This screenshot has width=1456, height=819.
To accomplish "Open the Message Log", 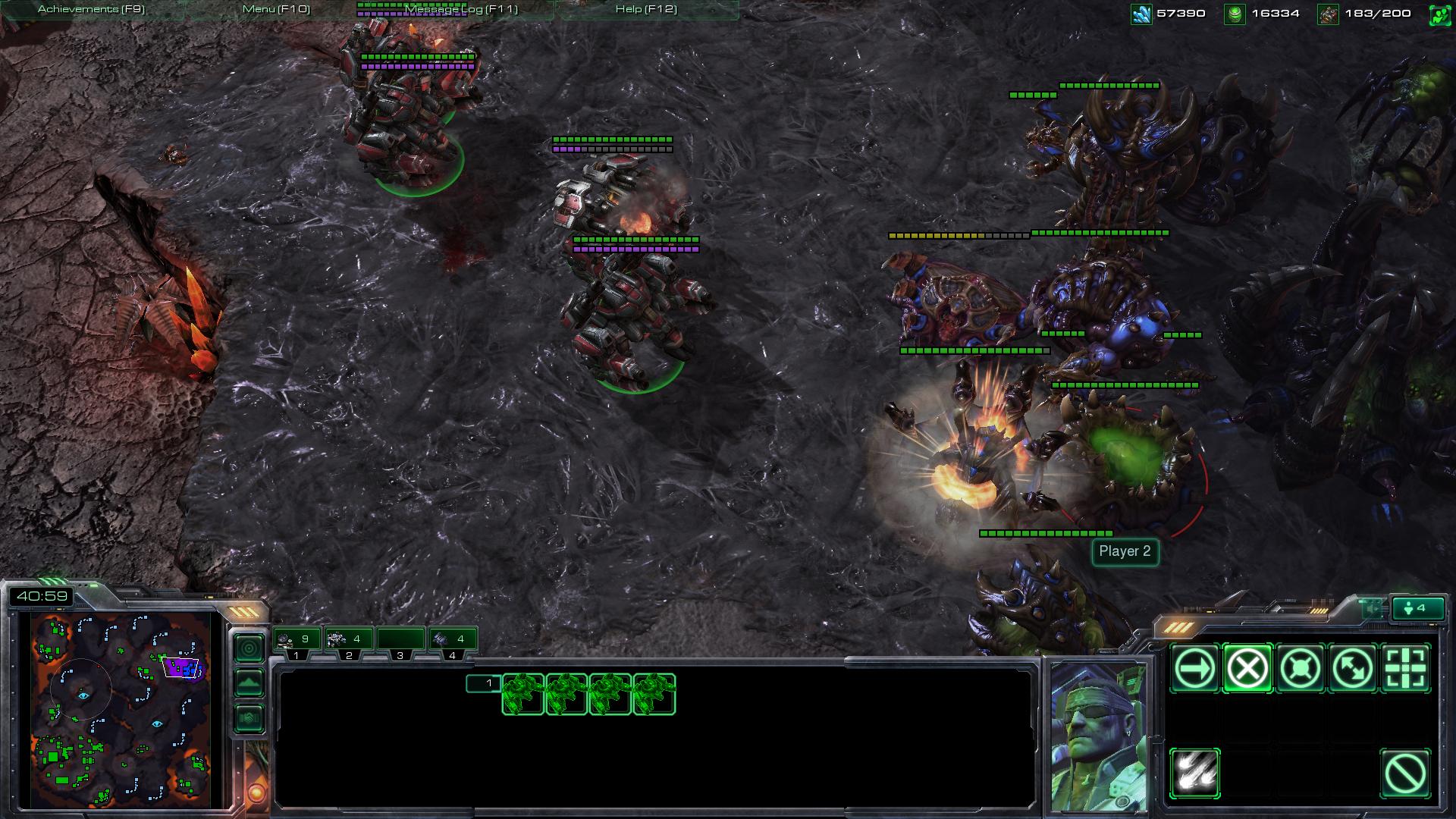I will click(461, 9).
